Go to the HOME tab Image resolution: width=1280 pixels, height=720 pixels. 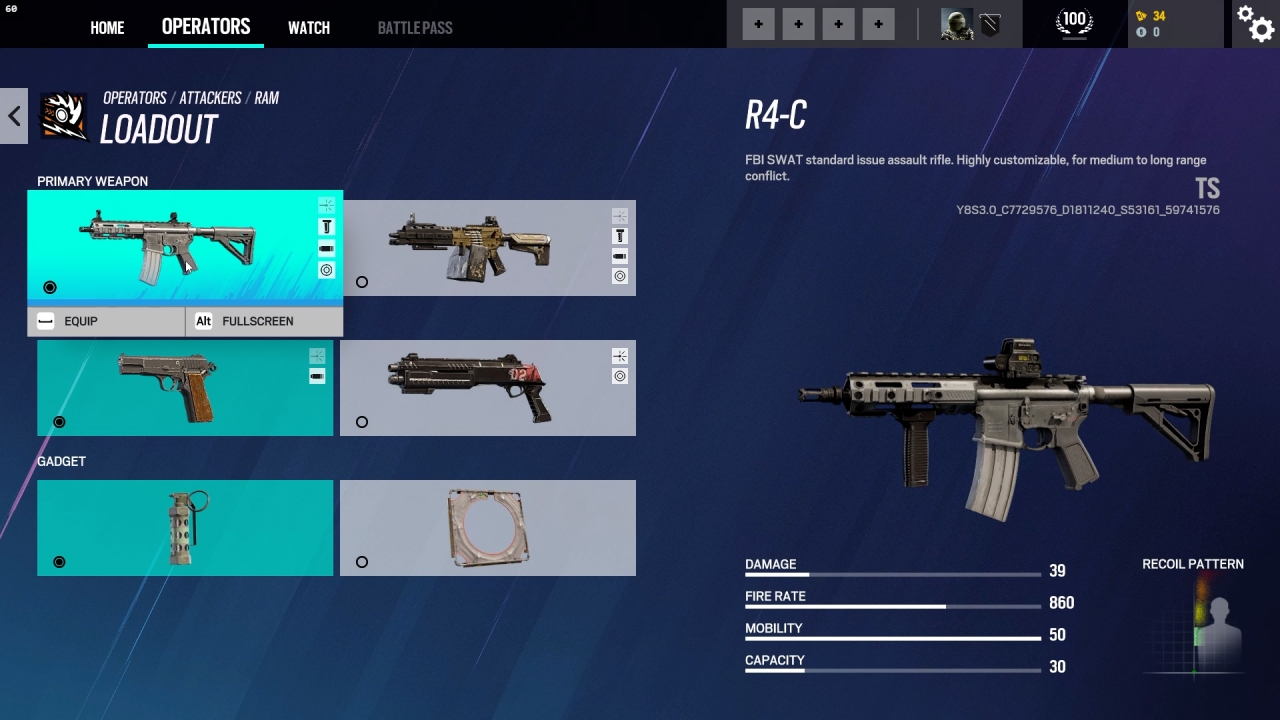(x=107, y=28)
